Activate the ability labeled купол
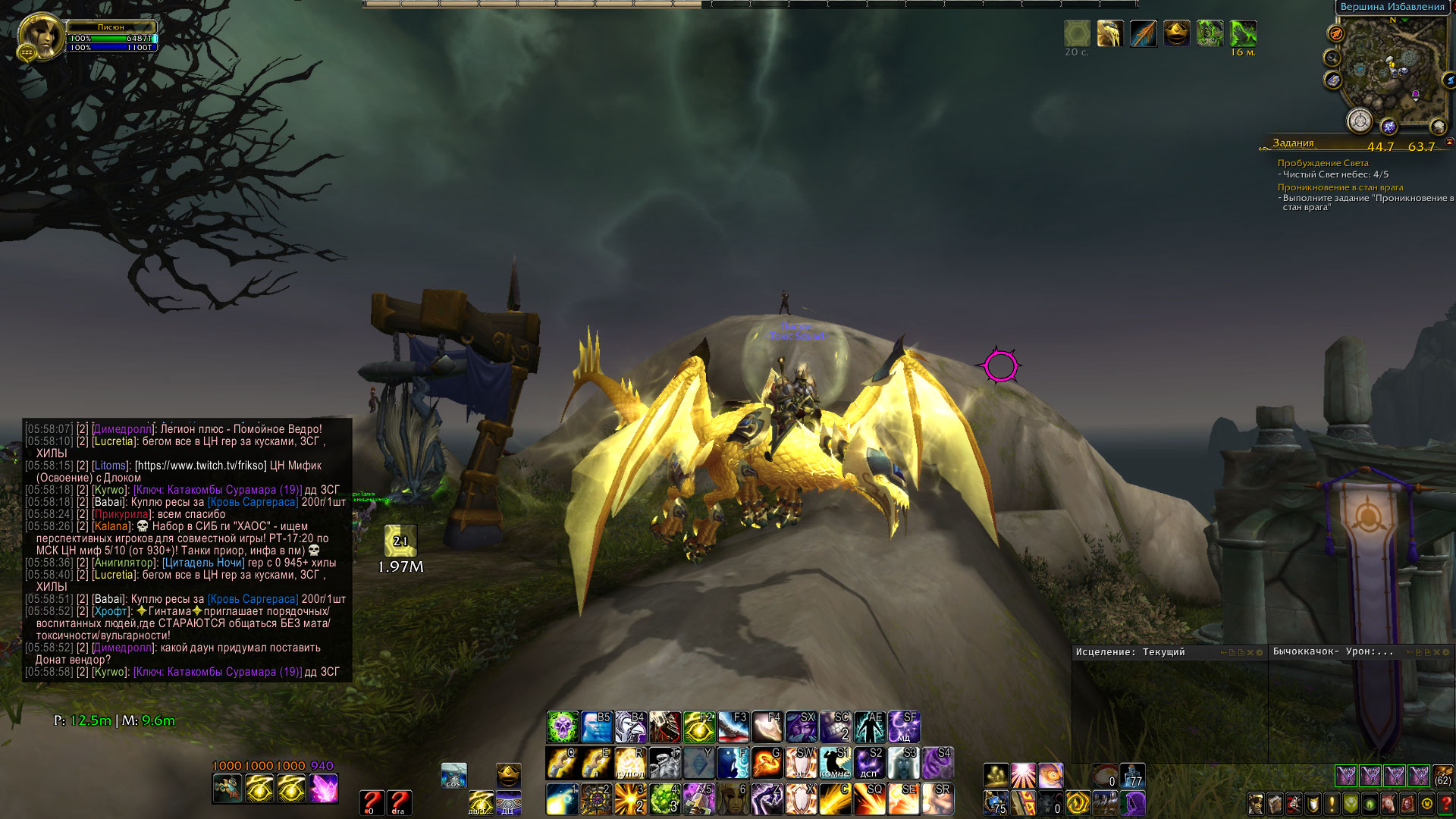Viewport: 1456px width, 819px height. [x=630, y=763]
